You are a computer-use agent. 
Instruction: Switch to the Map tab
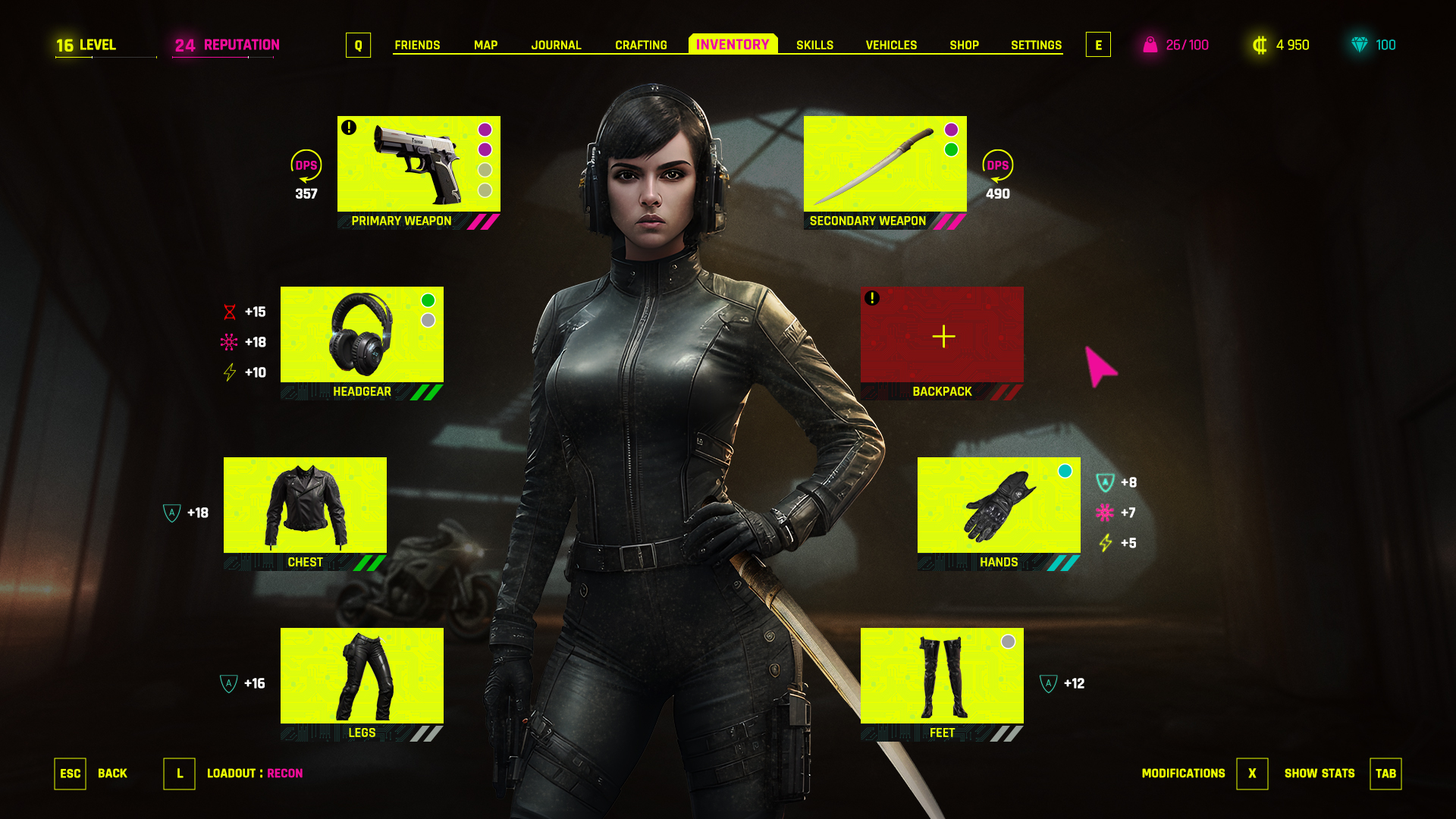485,45
